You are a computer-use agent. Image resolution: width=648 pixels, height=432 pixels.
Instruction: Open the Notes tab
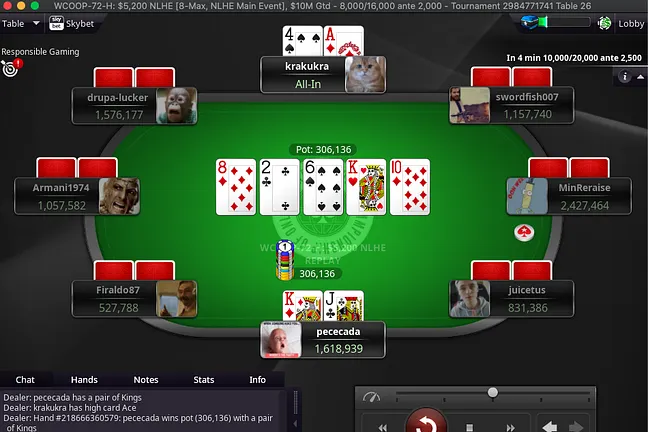146,380
